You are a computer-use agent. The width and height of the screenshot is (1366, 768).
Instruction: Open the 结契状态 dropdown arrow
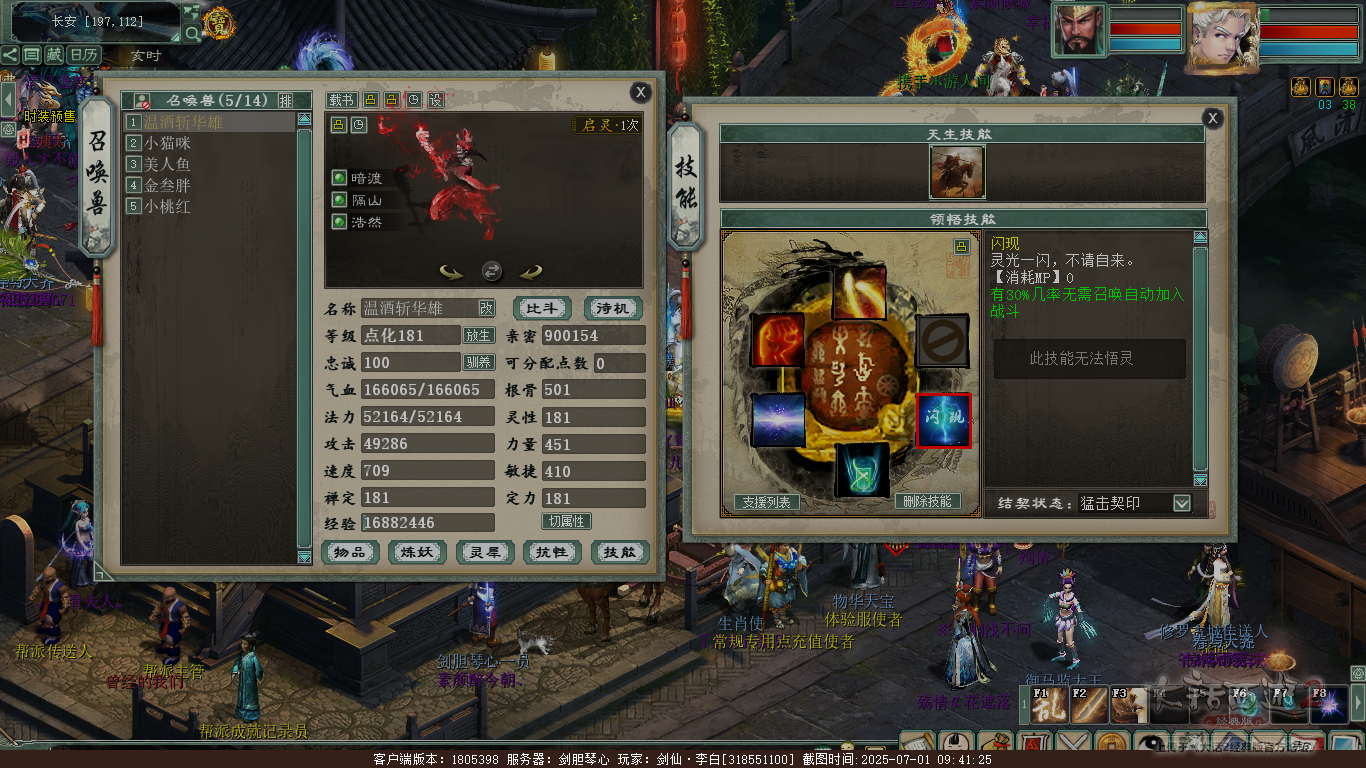pos(1182,503)
